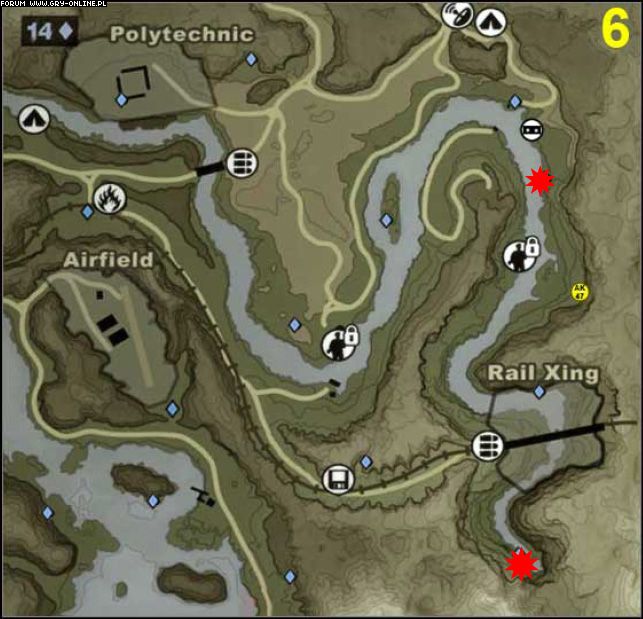Image resolution: width=643 pixels, height=619 pixels.
Task: Click the tent marker beside the satellite dish
Action: pyautogui.click(x=490, y=21)
